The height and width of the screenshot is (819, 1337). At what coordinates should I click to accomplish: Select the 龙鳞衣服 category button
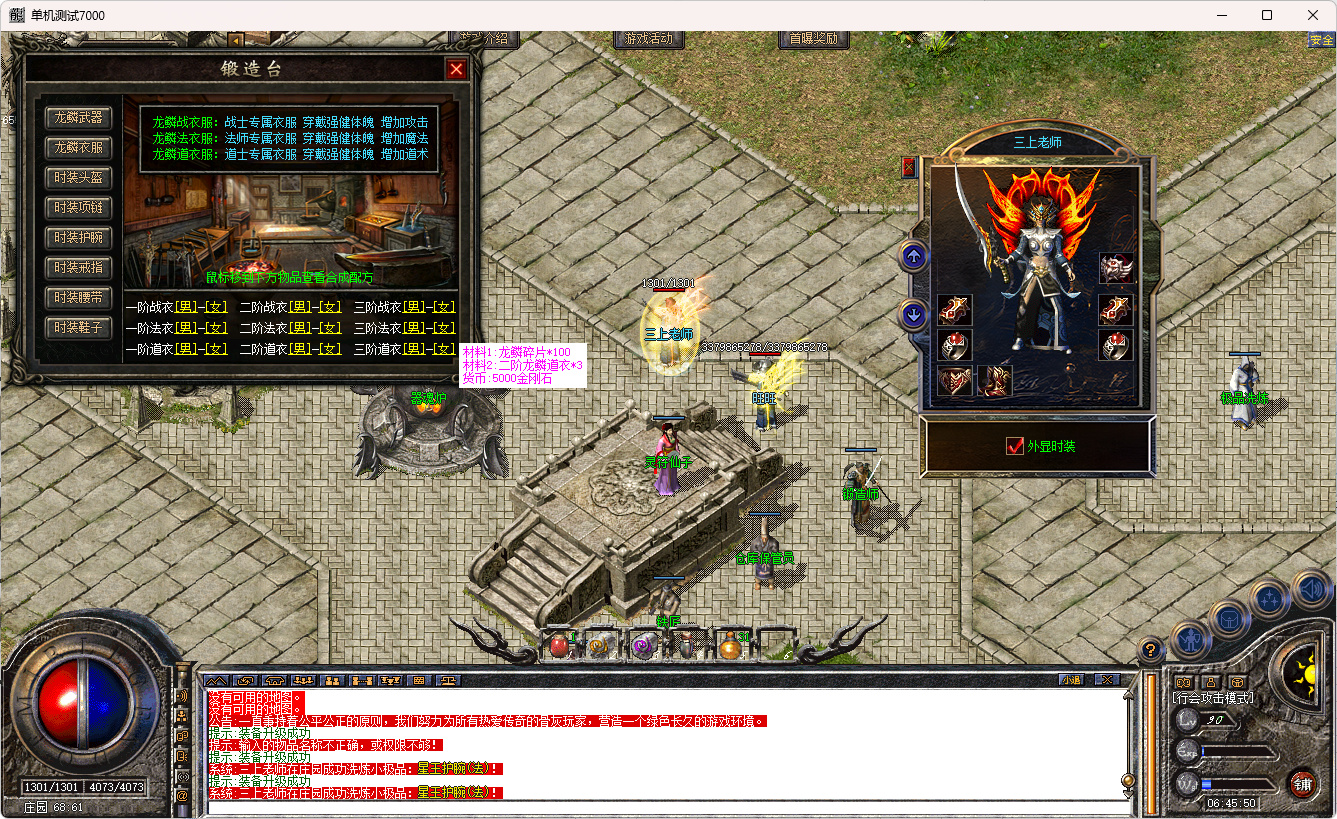click(x=78, y=148)
